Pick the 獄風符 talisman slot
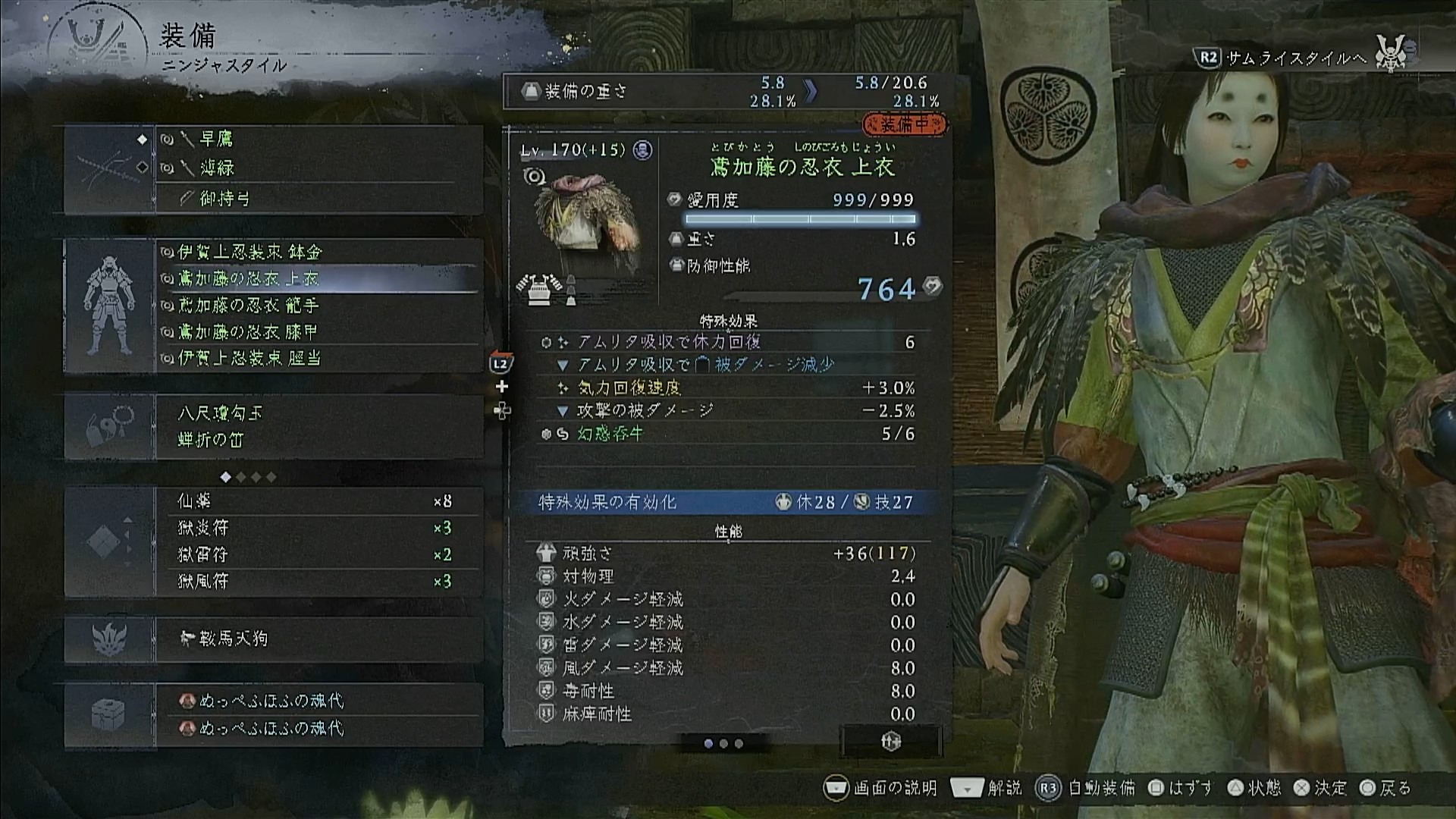1456x819 pixels. point(318,581)
